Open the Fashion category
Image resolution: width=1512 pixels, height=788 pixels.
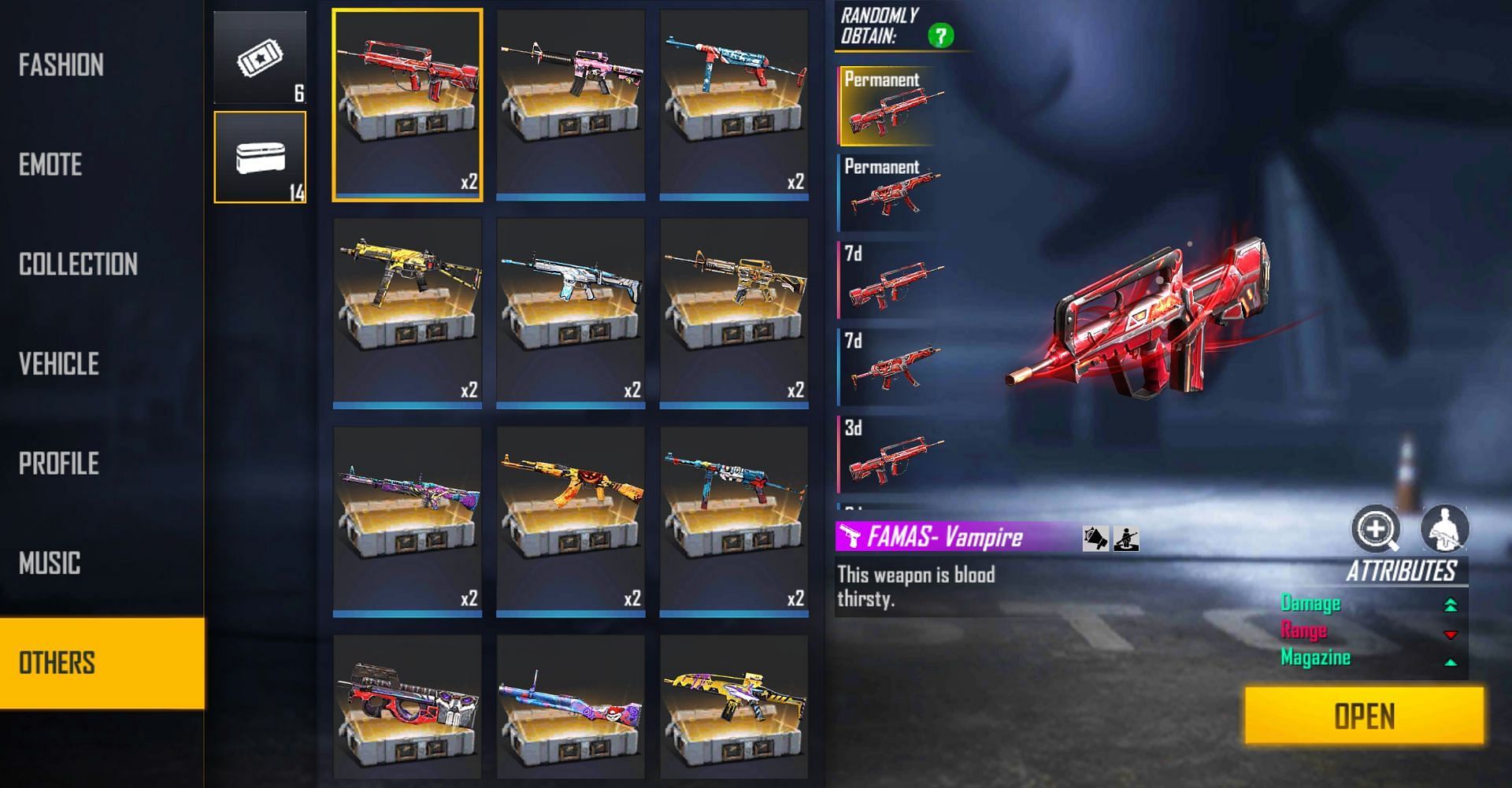(x=61, y=65)
